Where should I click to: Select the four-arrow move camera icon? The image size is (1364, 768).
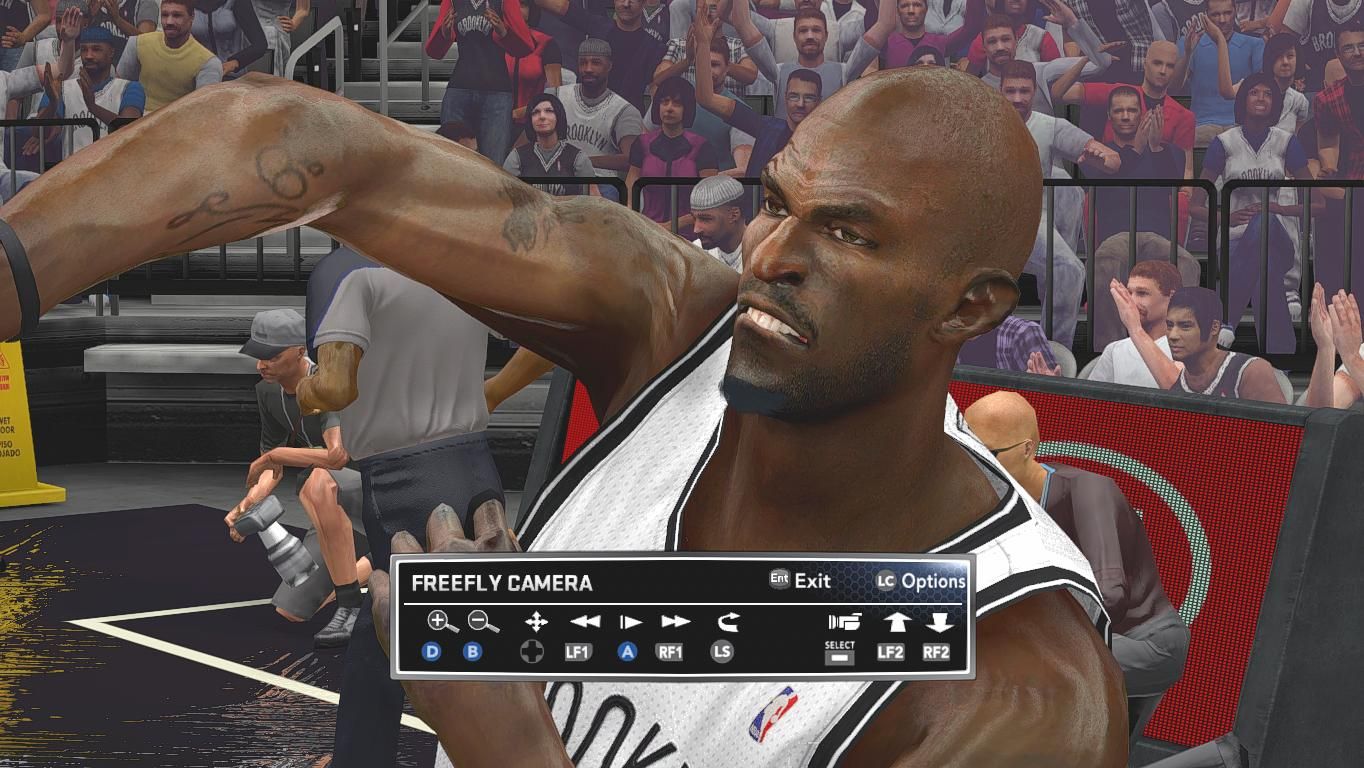pyautogui.click(x=536, y=622)
